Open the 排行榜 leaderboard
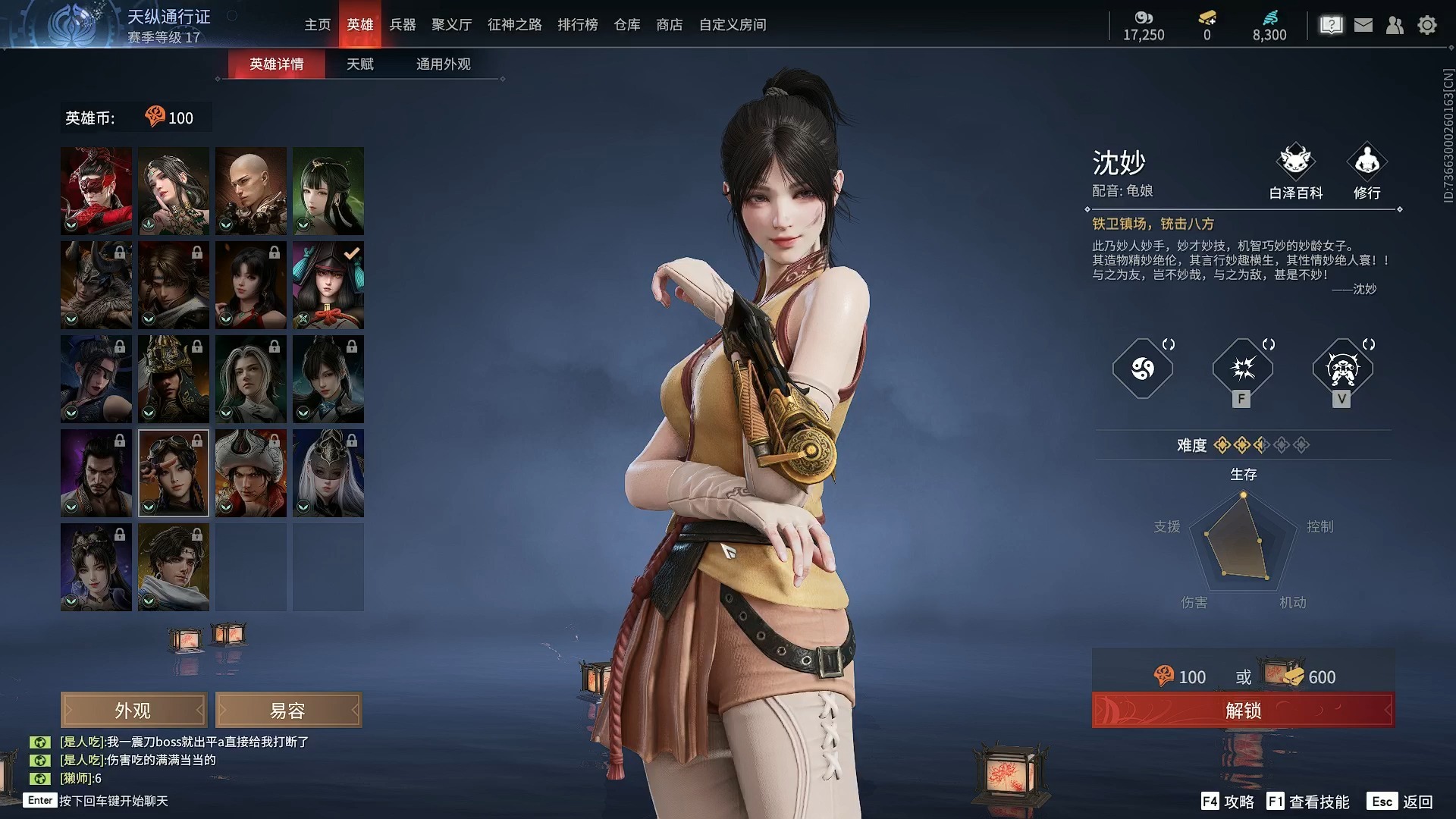This screenshot has height=819, width=1456. pos(578,25)
